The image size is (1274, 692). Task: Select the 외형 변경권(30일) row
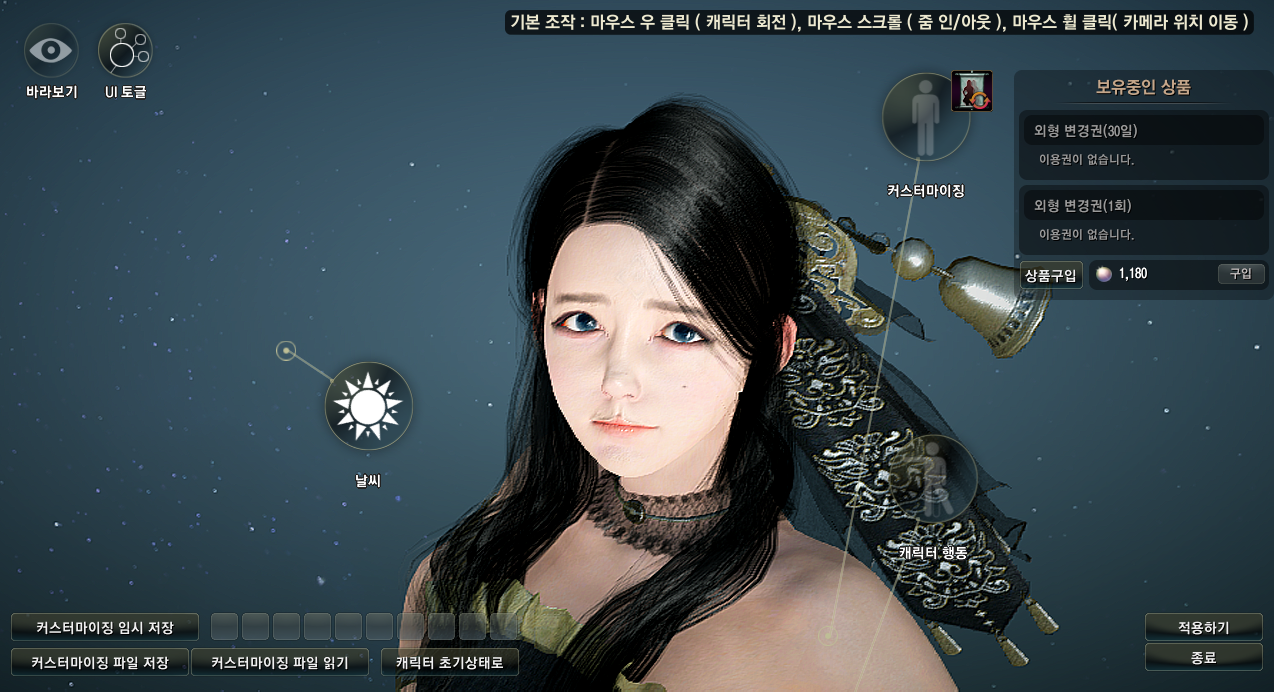coord(1142,130)
